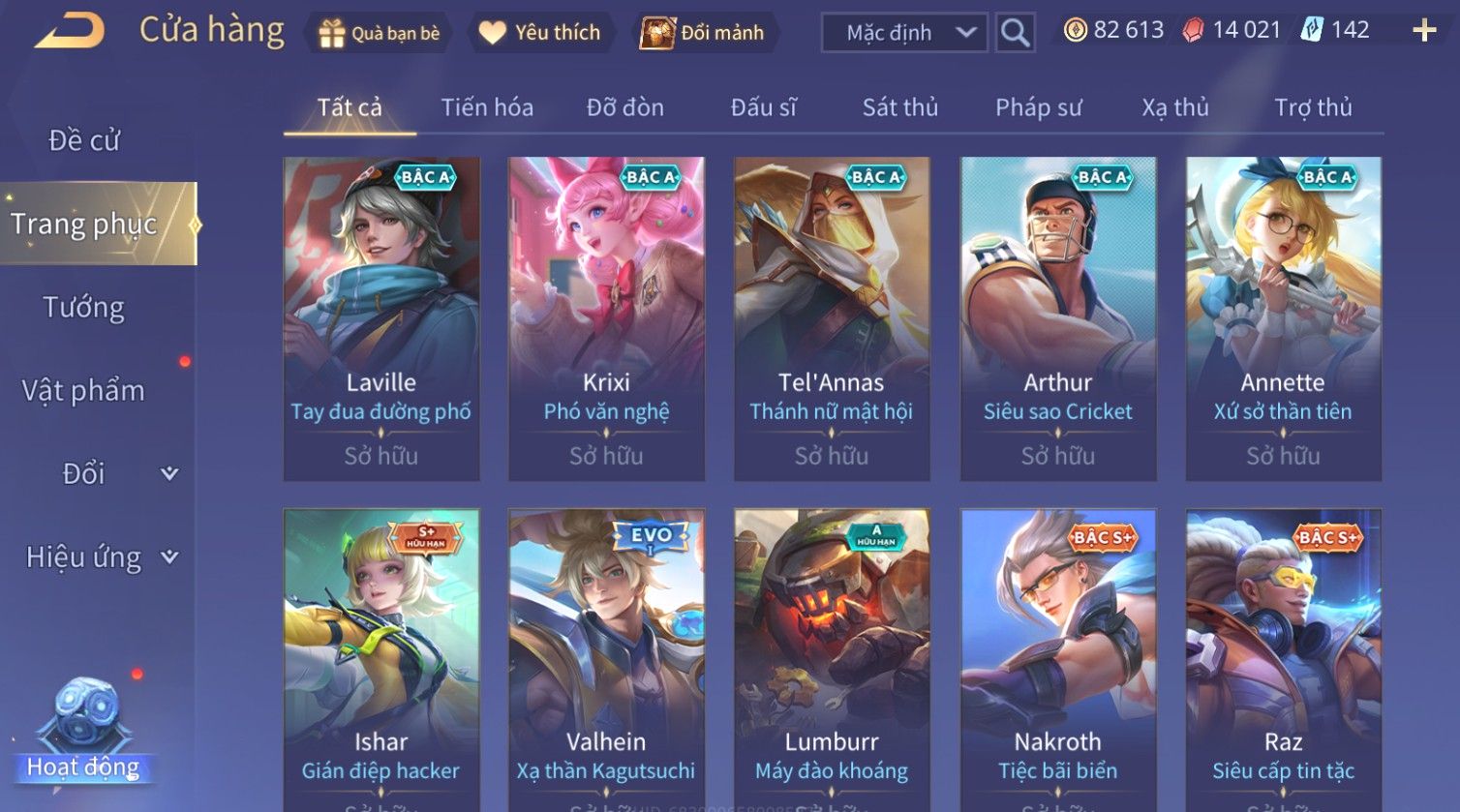
Task: Click the magnifying glass search button
Action: pos(1015,33)
